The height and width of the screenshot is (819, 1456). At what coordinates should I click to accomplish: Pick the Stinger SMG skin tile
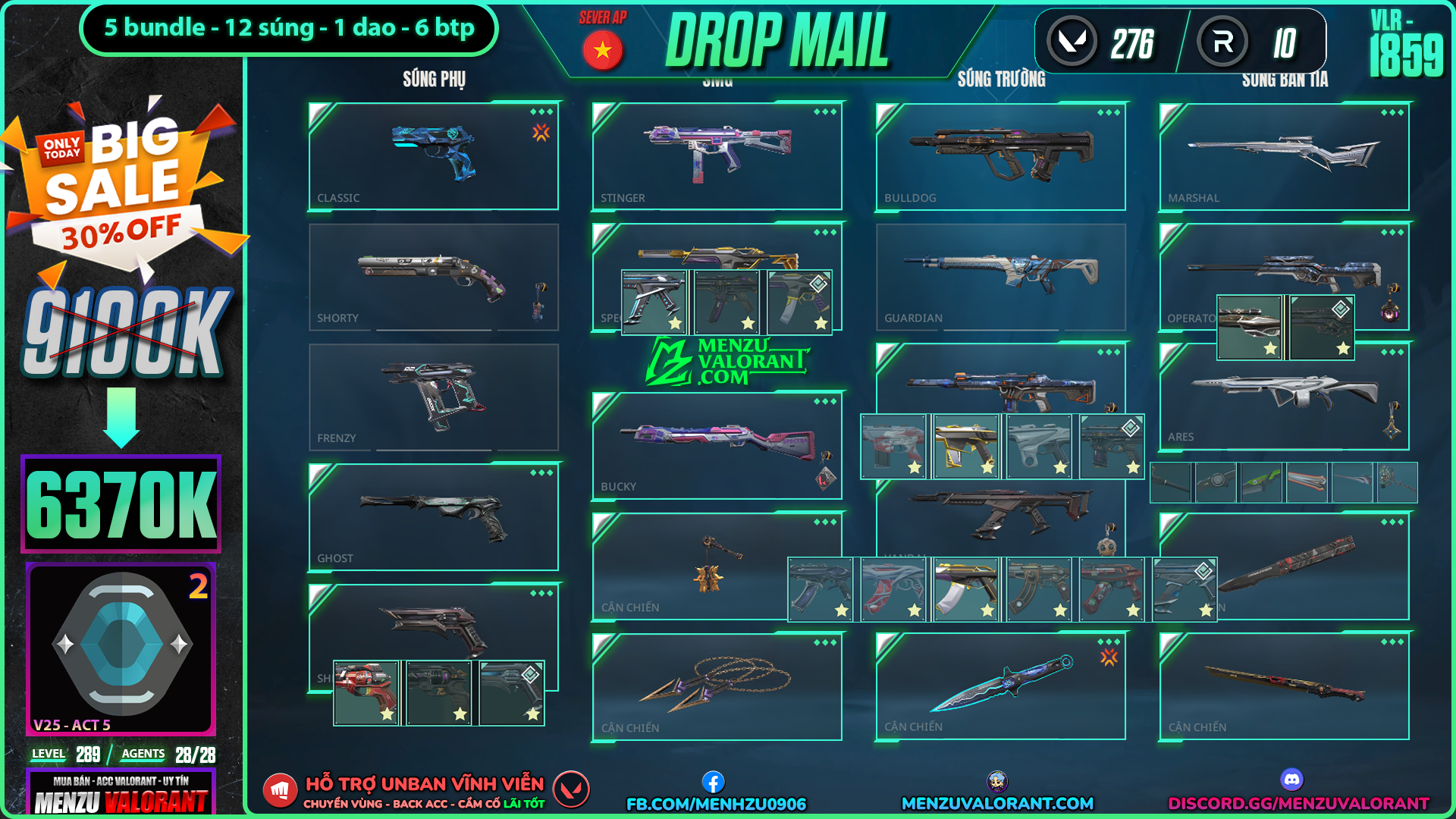(717, 156)
